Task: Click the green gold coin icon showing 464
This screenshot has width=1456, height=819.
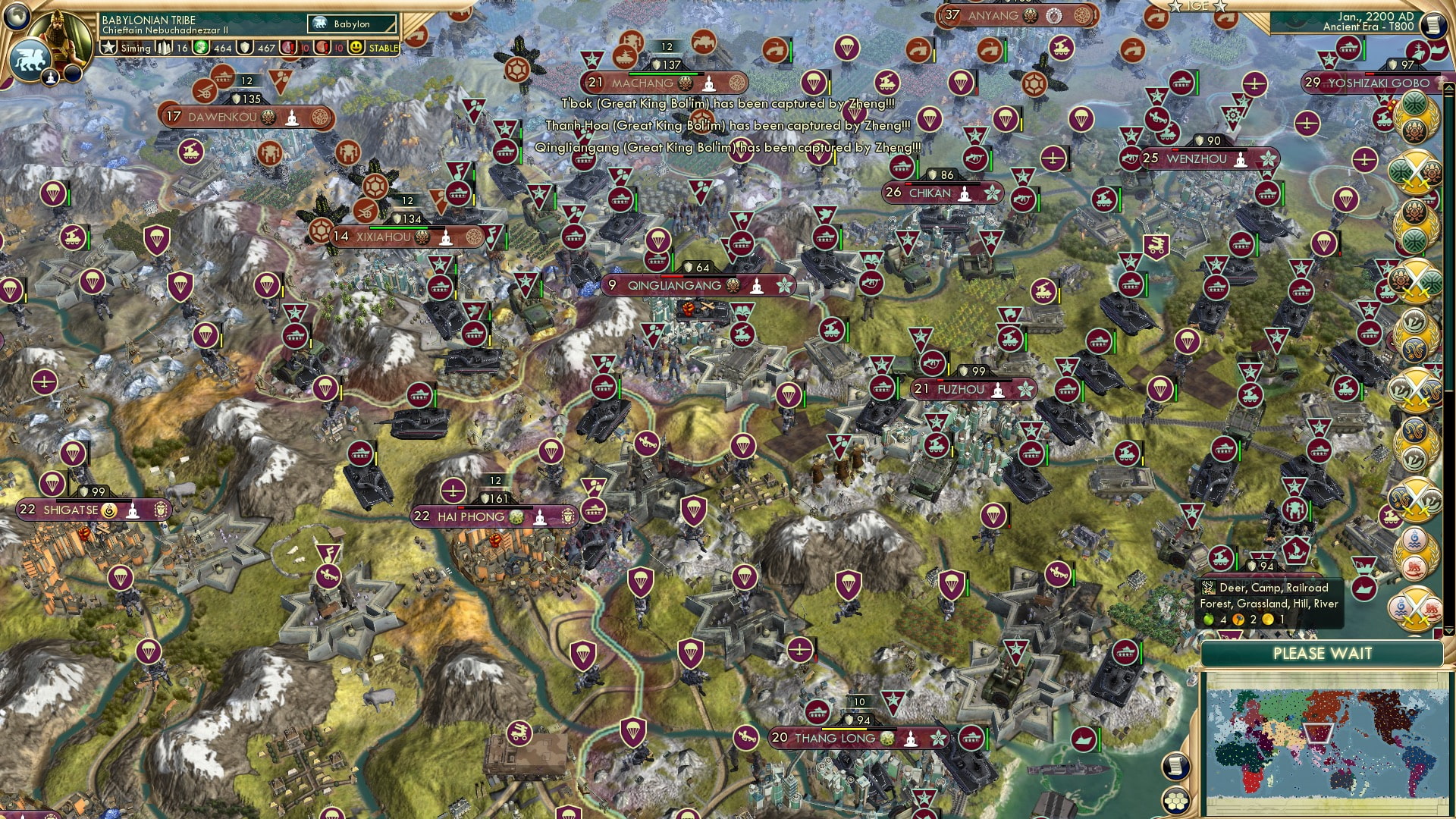Action: pyautogui.click(x=201, y=47)
